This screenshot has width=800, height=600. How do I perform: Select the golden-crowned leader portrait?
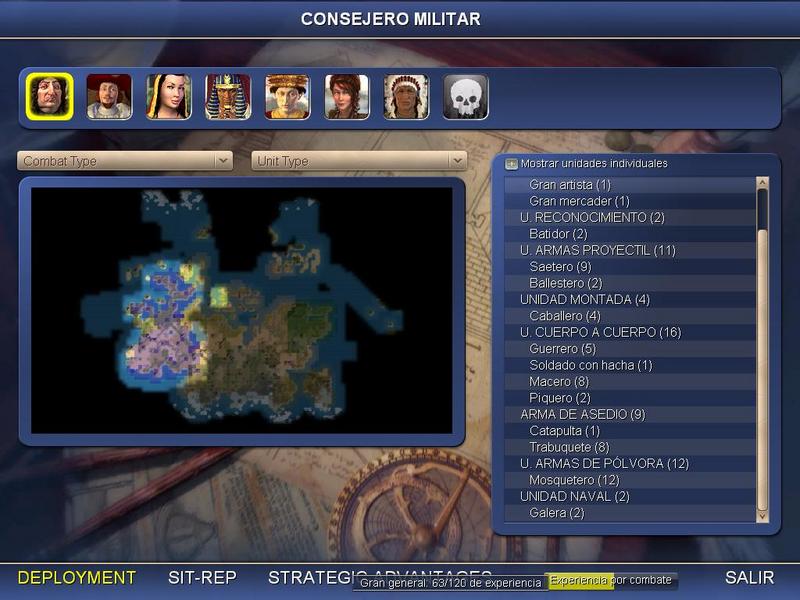pyautogui.click(x=288, y=97)
